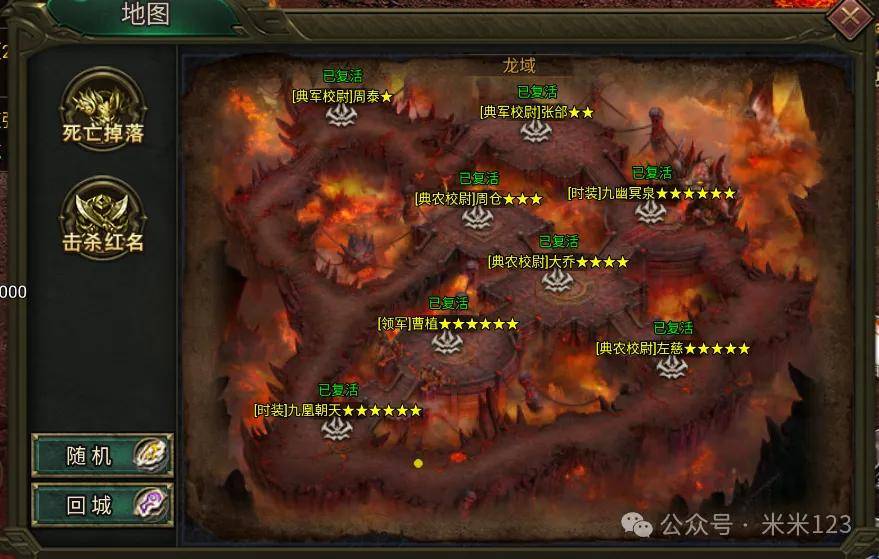Choose the 周仓 boss skull marker

(477, 217)
